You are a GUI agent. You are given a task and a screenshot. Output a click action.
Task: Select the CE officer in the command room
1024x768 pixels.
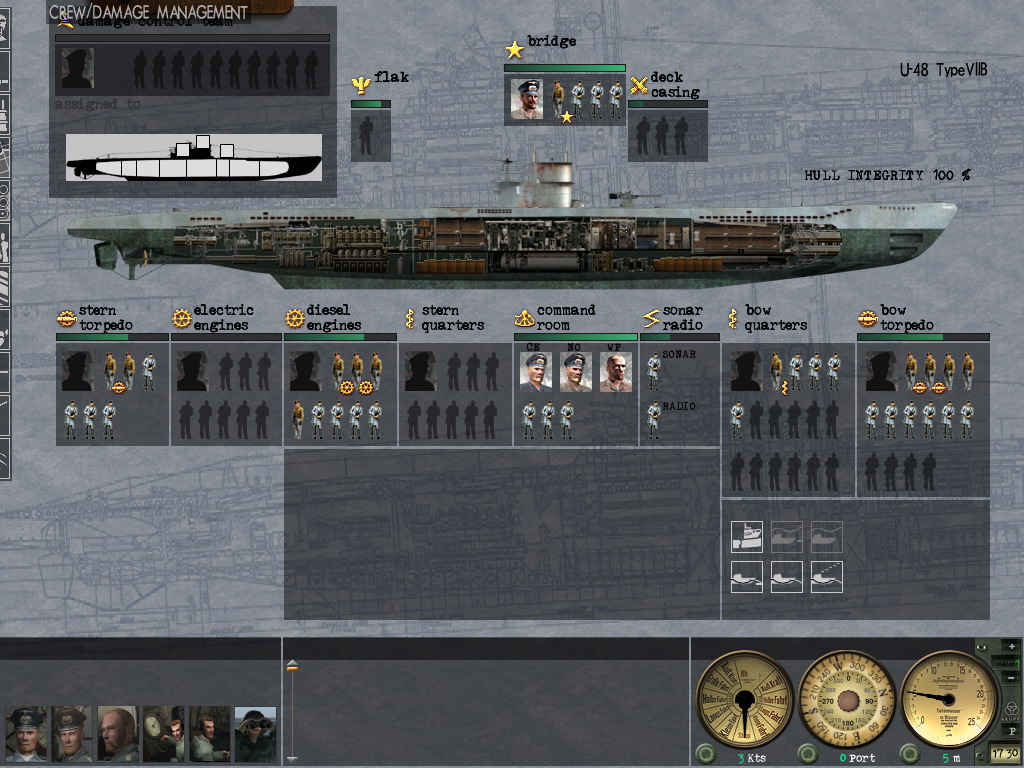coord(535,372)
